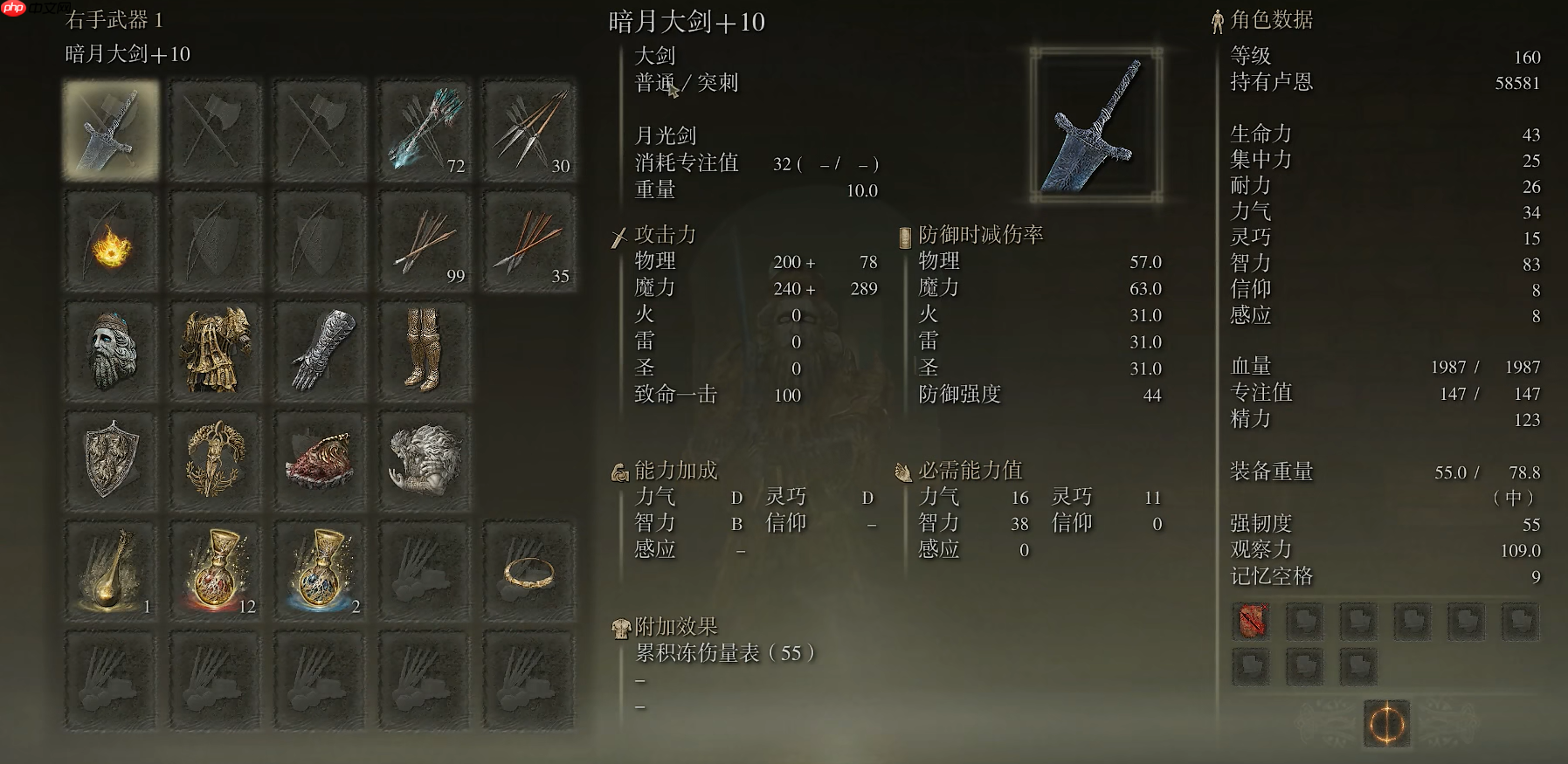
Task: Select the golden chest armor
Action: coord(215,349)
